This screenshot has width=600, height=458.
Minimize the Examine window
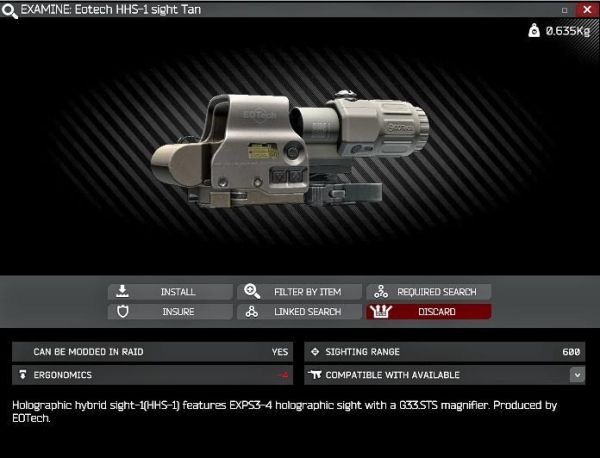point(565,9)
